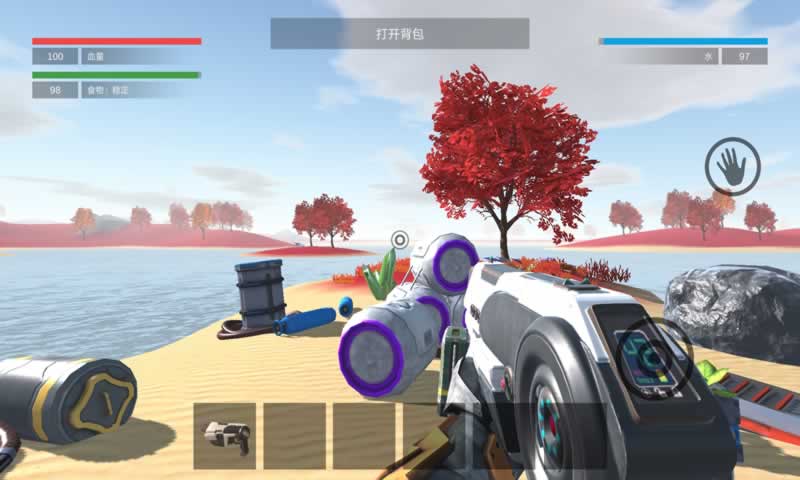Screen dimensions: 800x480
Task: Tap the hand interact icon
Action: (x=732, y=166)
